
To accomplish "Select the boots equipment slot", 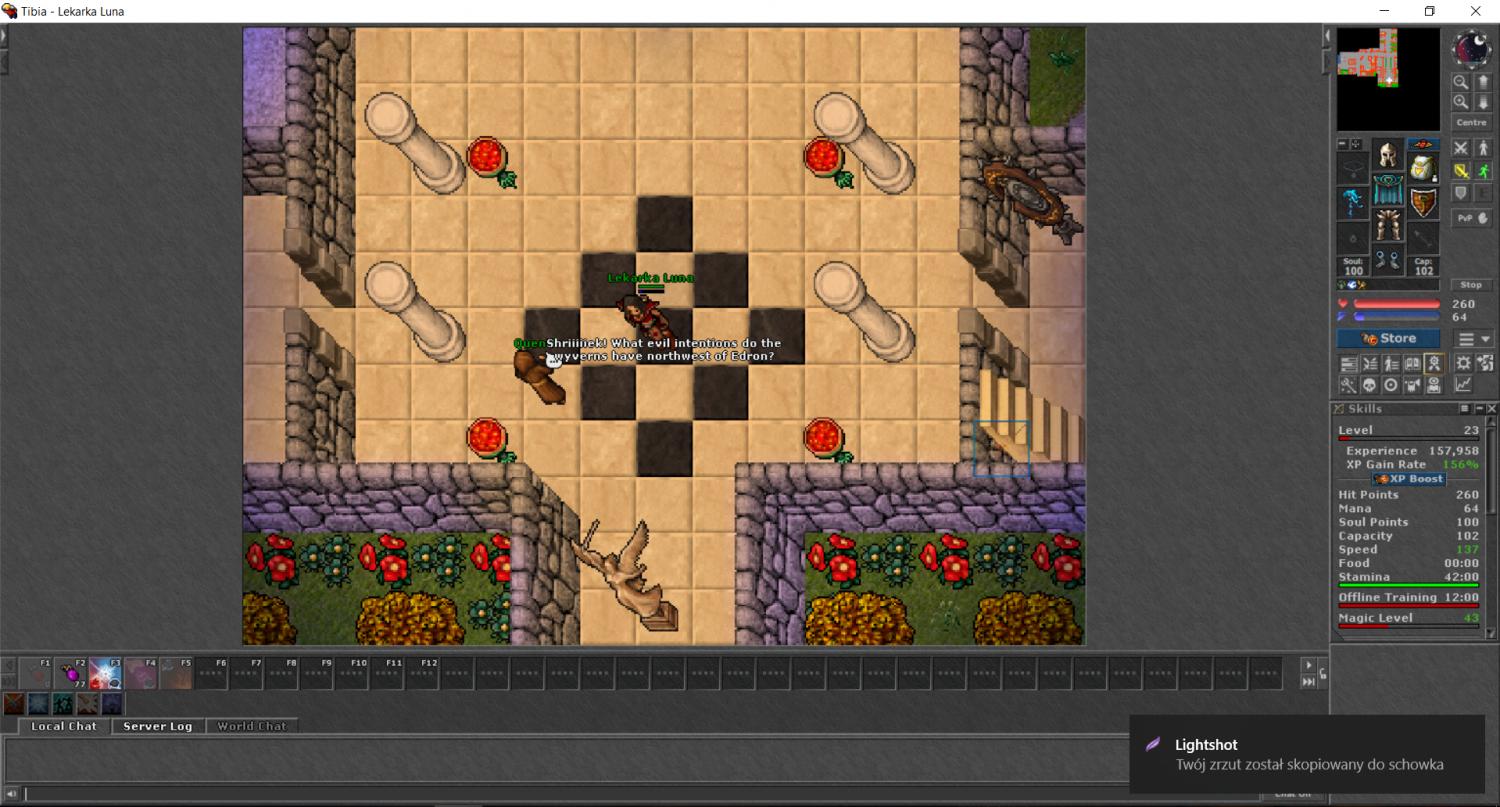I will 1387,260.
